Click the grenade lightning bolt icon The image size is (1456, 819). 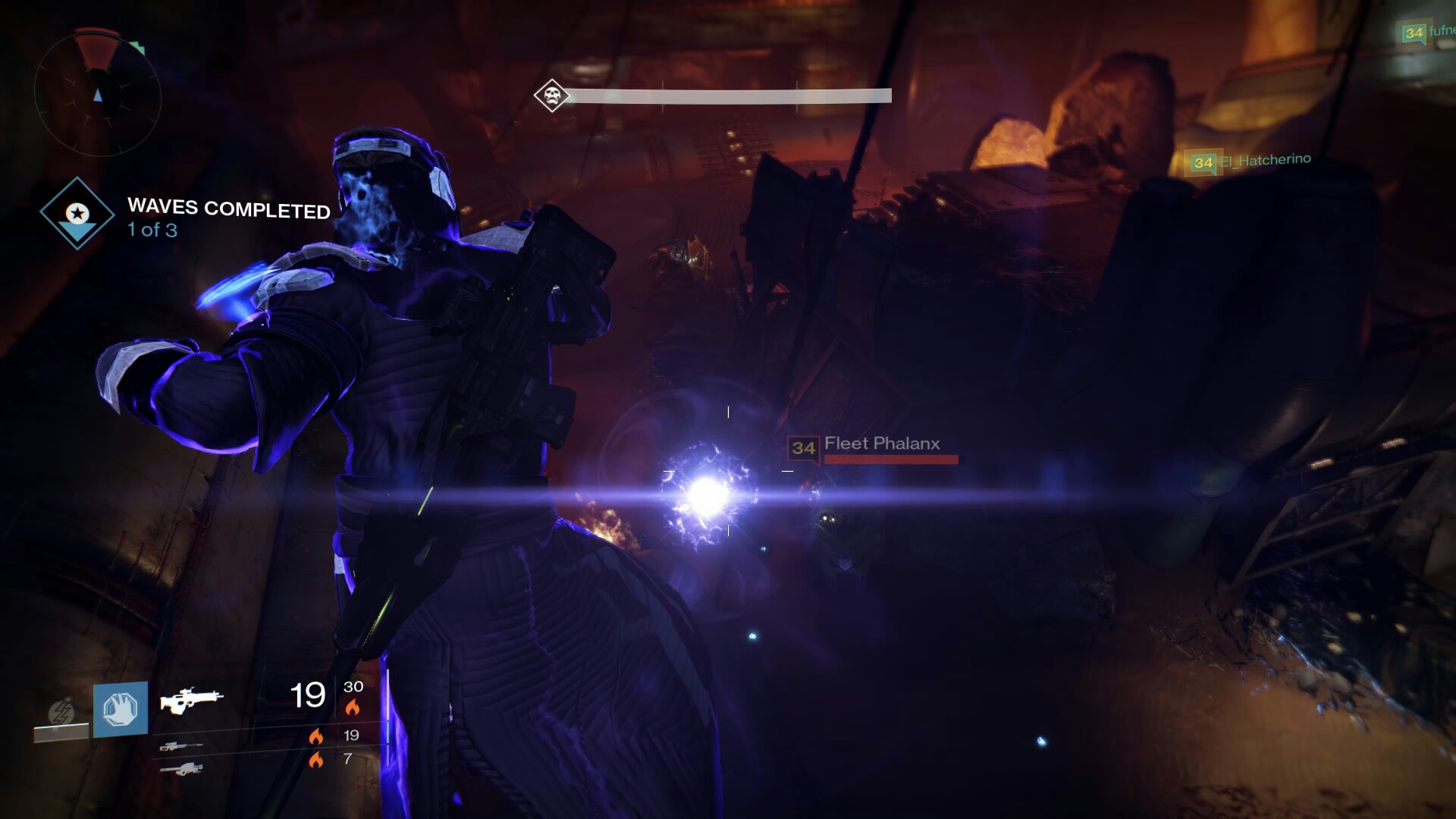pyautogui.click(x=61, y=711)
